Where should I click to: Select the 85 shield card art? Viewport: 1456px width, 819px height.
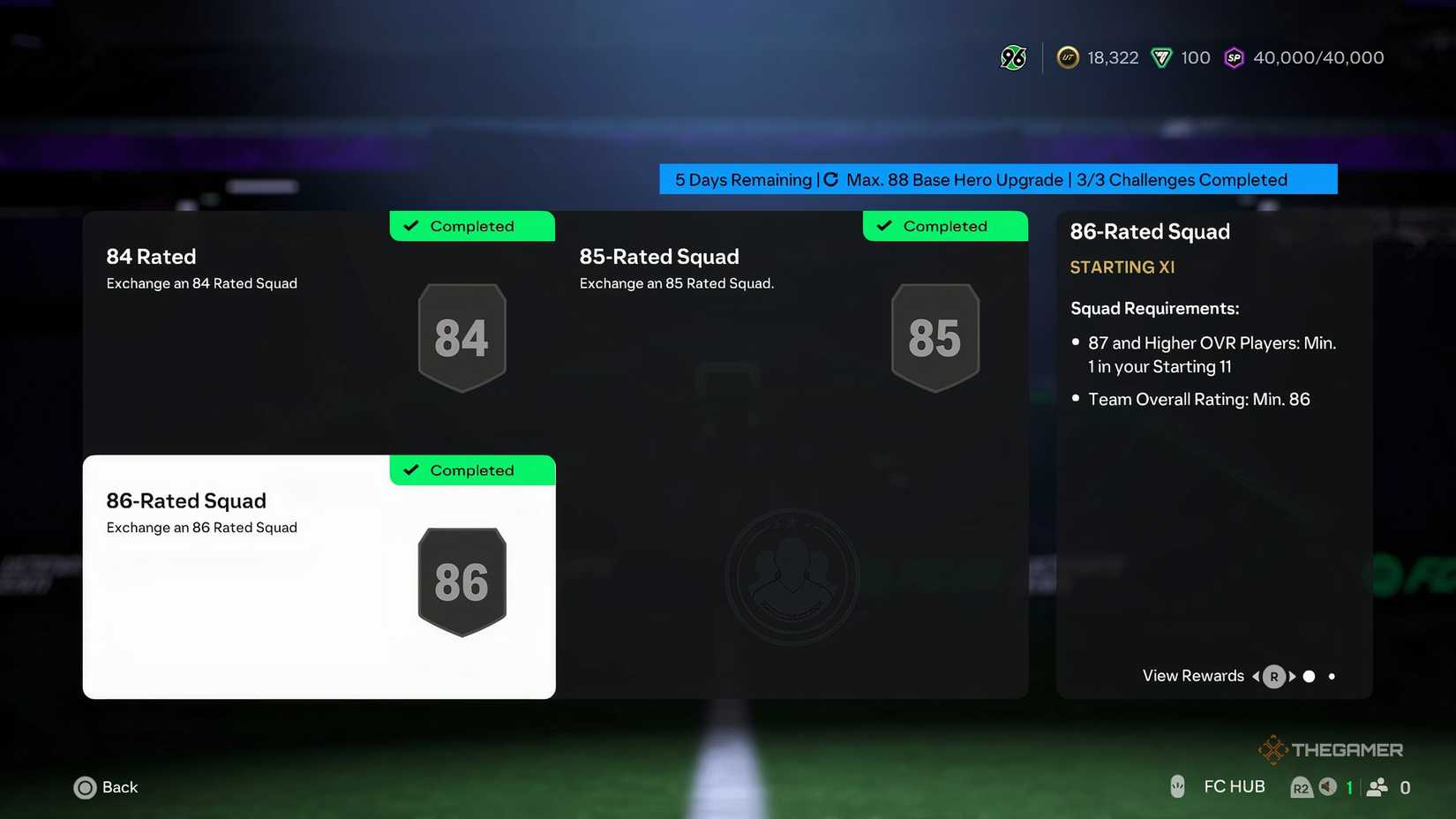[934, 336]
